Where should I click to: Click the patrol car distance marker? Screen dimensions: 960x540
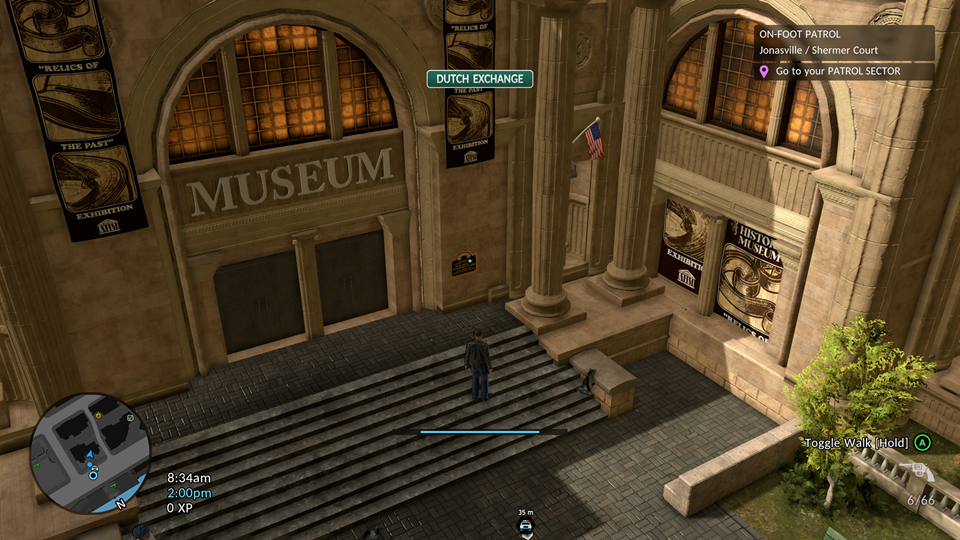click(525, 524)
